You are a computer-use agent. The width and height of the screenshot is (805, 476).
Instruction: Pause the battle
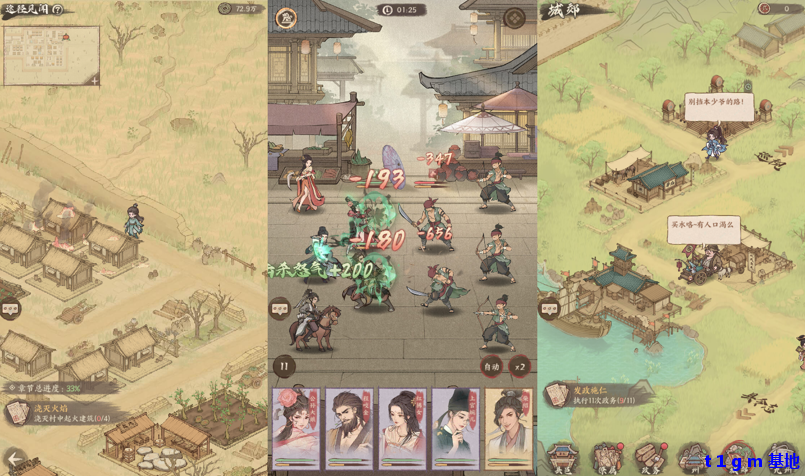pyautogui.click(x=284, y=366)
